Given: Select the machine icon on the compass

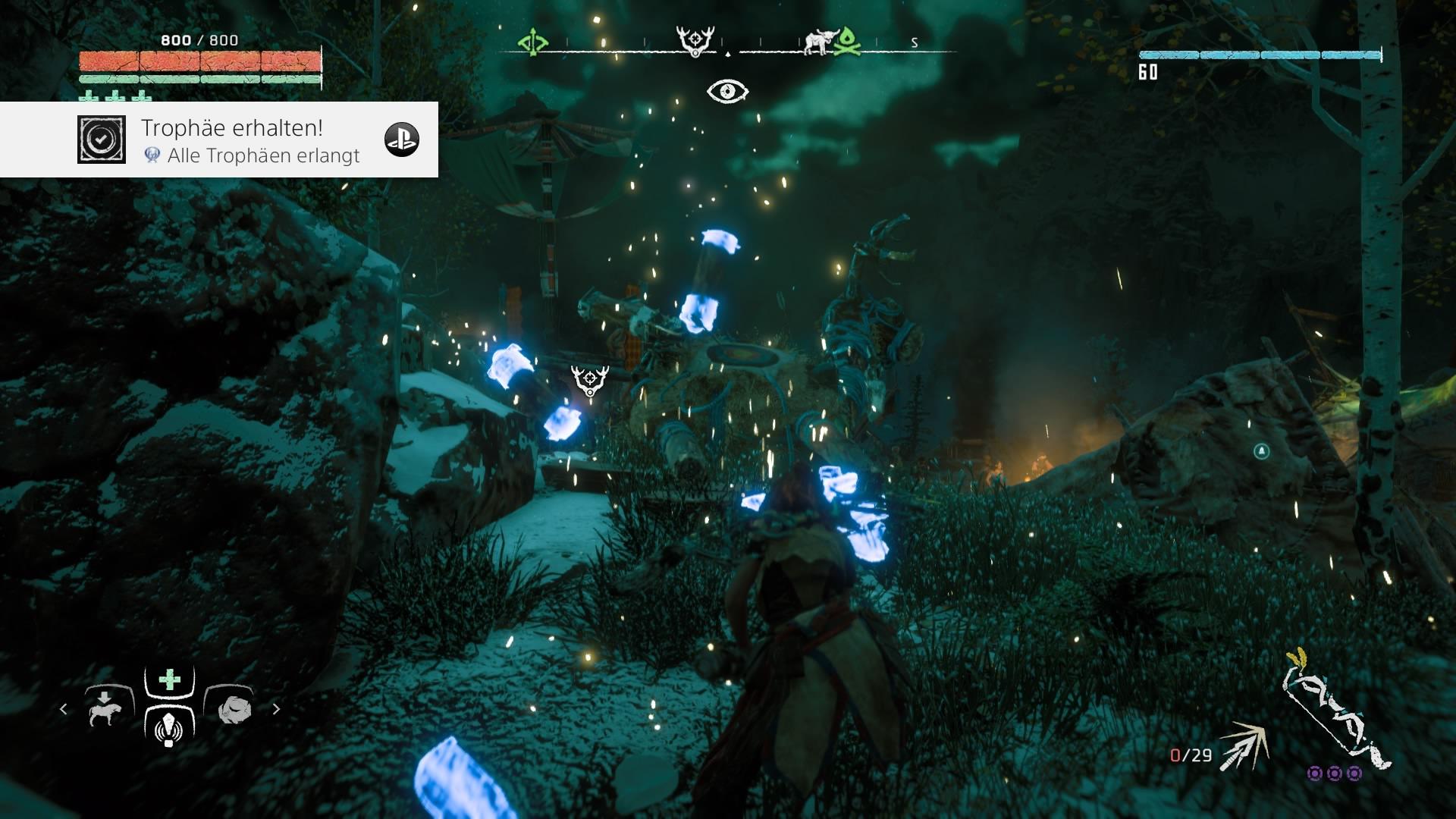Looking at the screenshot, I should (x=818, y=43).
